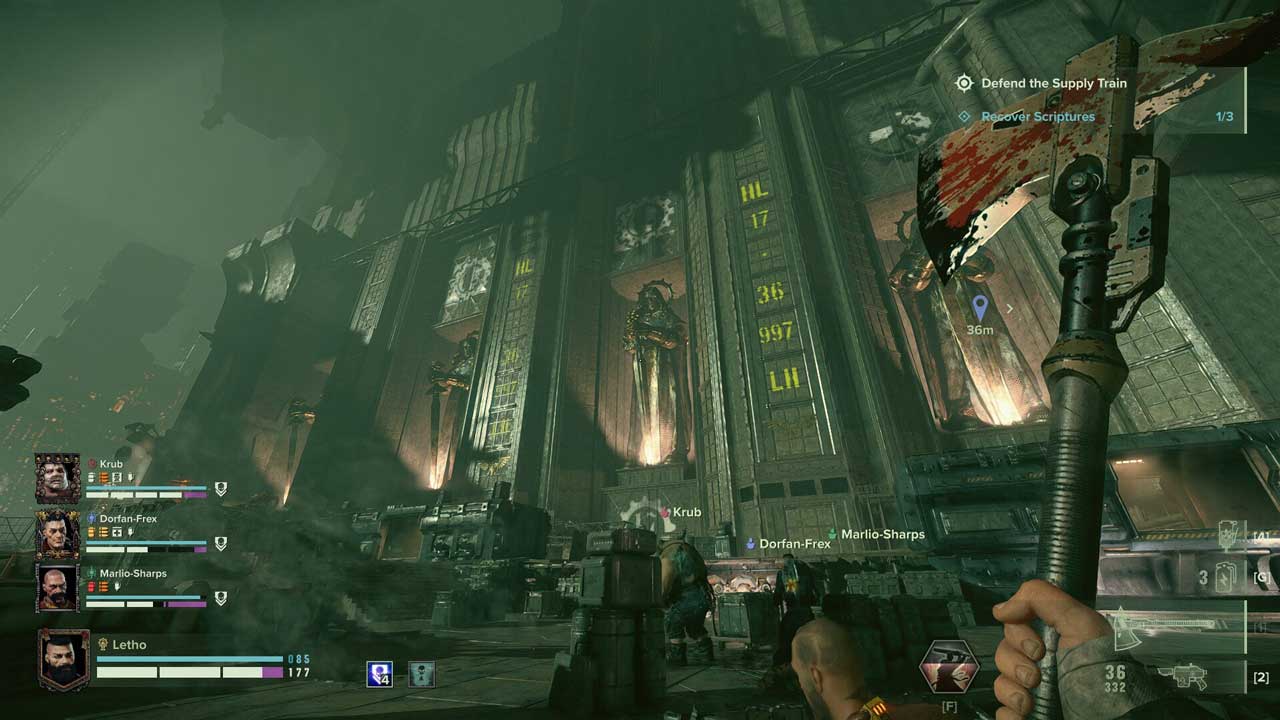Screen dimensions: 1280x720
Task: Select the Defend the Supply Train objective
Action: click(1053, 83)
